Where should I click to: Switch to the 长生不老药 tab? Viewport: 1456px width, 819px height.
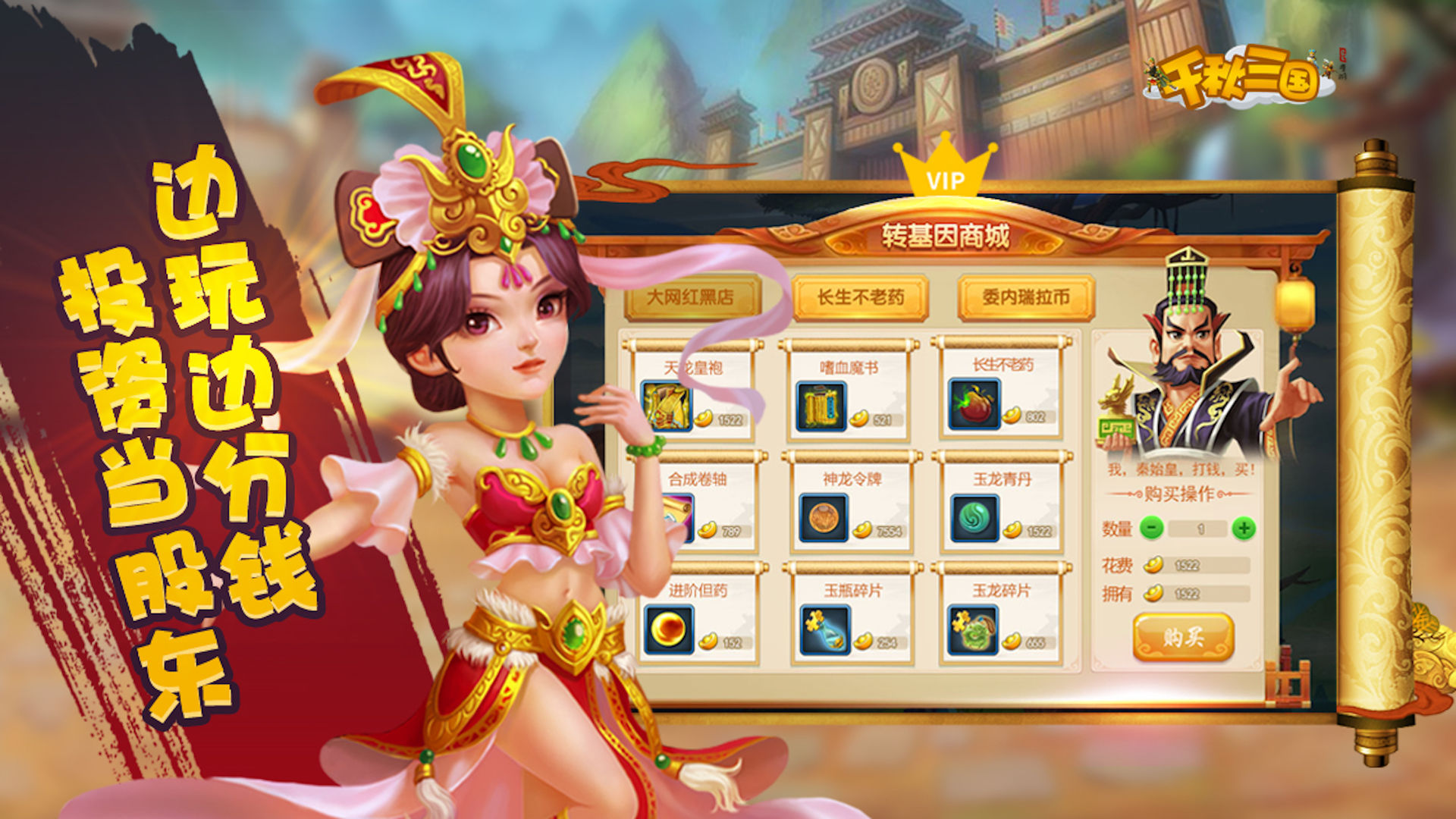tap(861, 294)
